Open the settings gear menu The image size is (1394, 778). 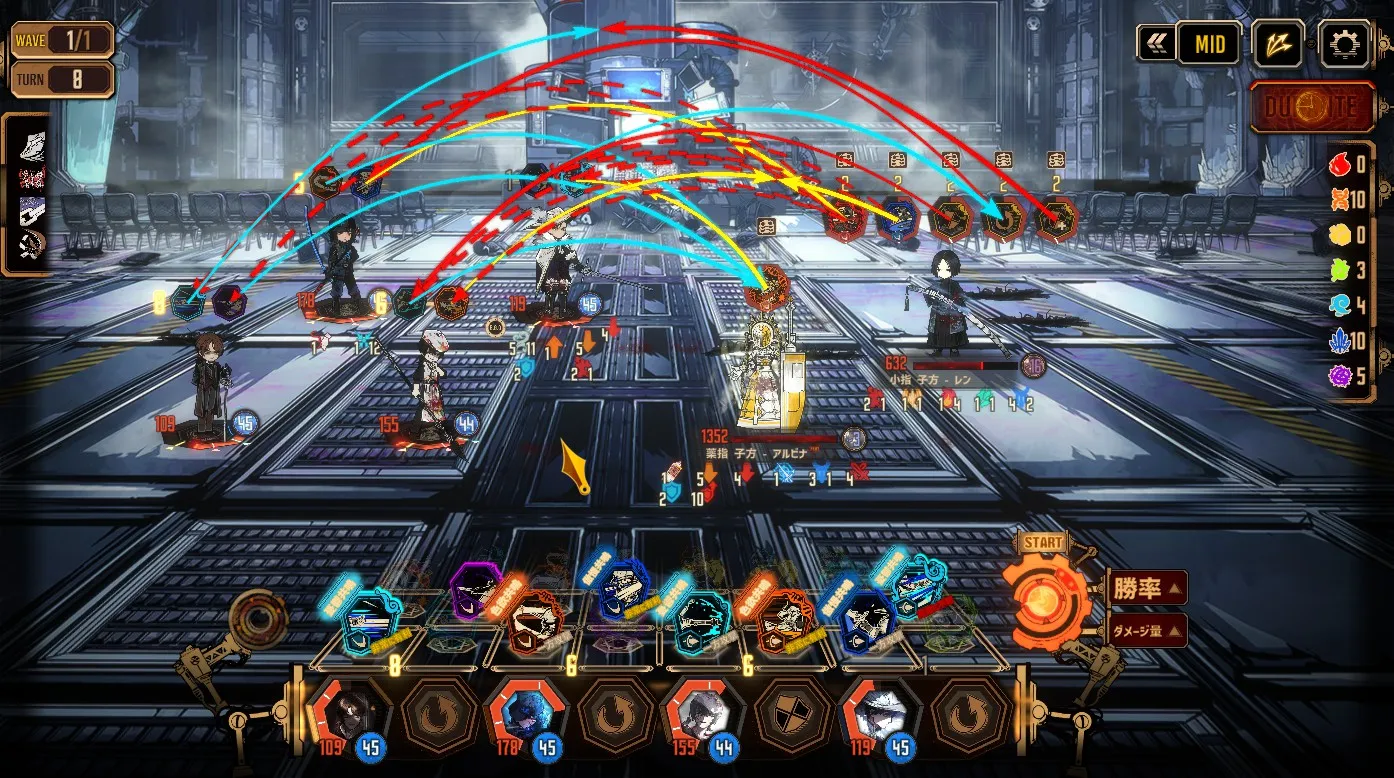pyautogui.click(x=1344, y=43)
